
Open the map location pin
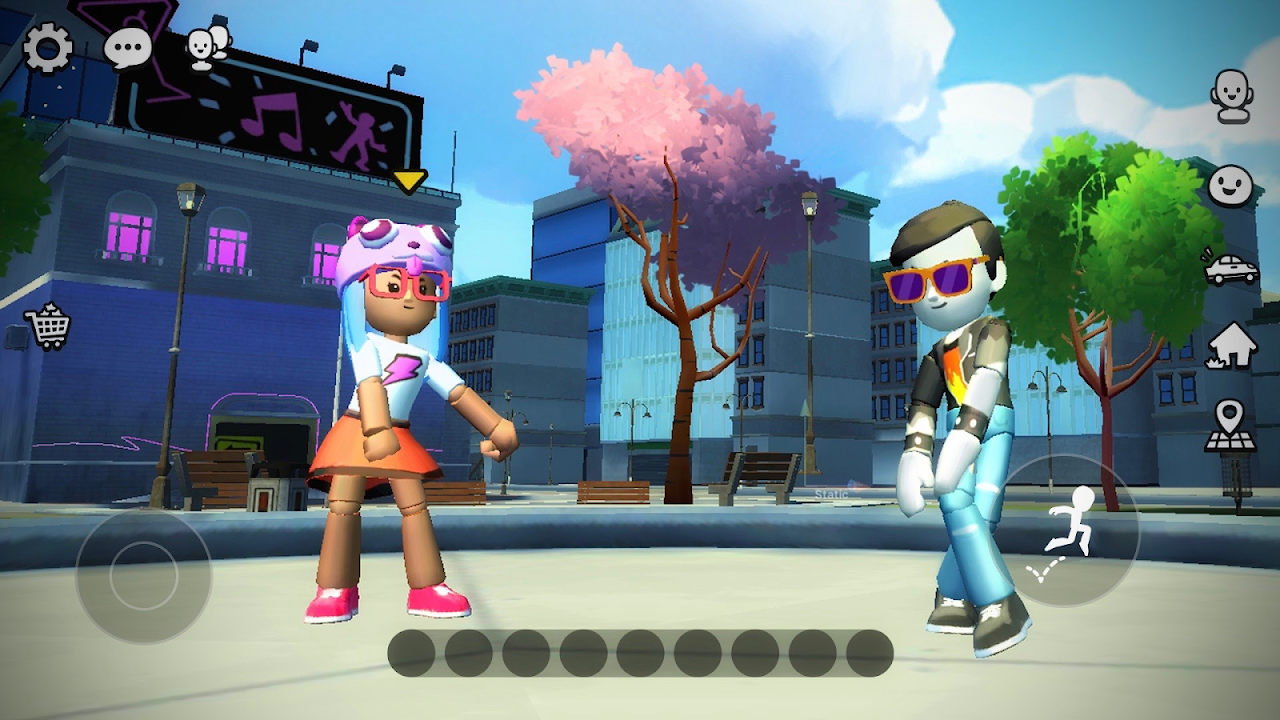(1230, 426)
